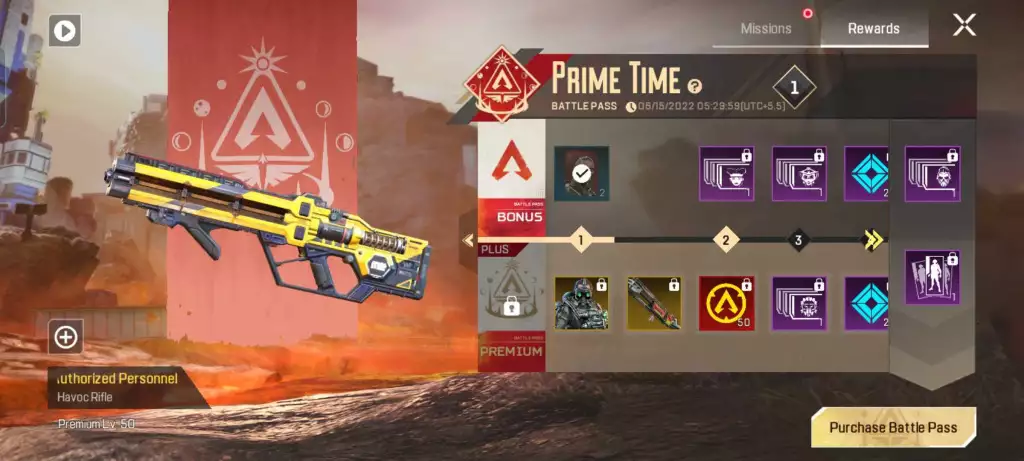The image size is (1024, 461).
Task: Choose the premium Havoc rifle skin reward
Action: [654, 303]
